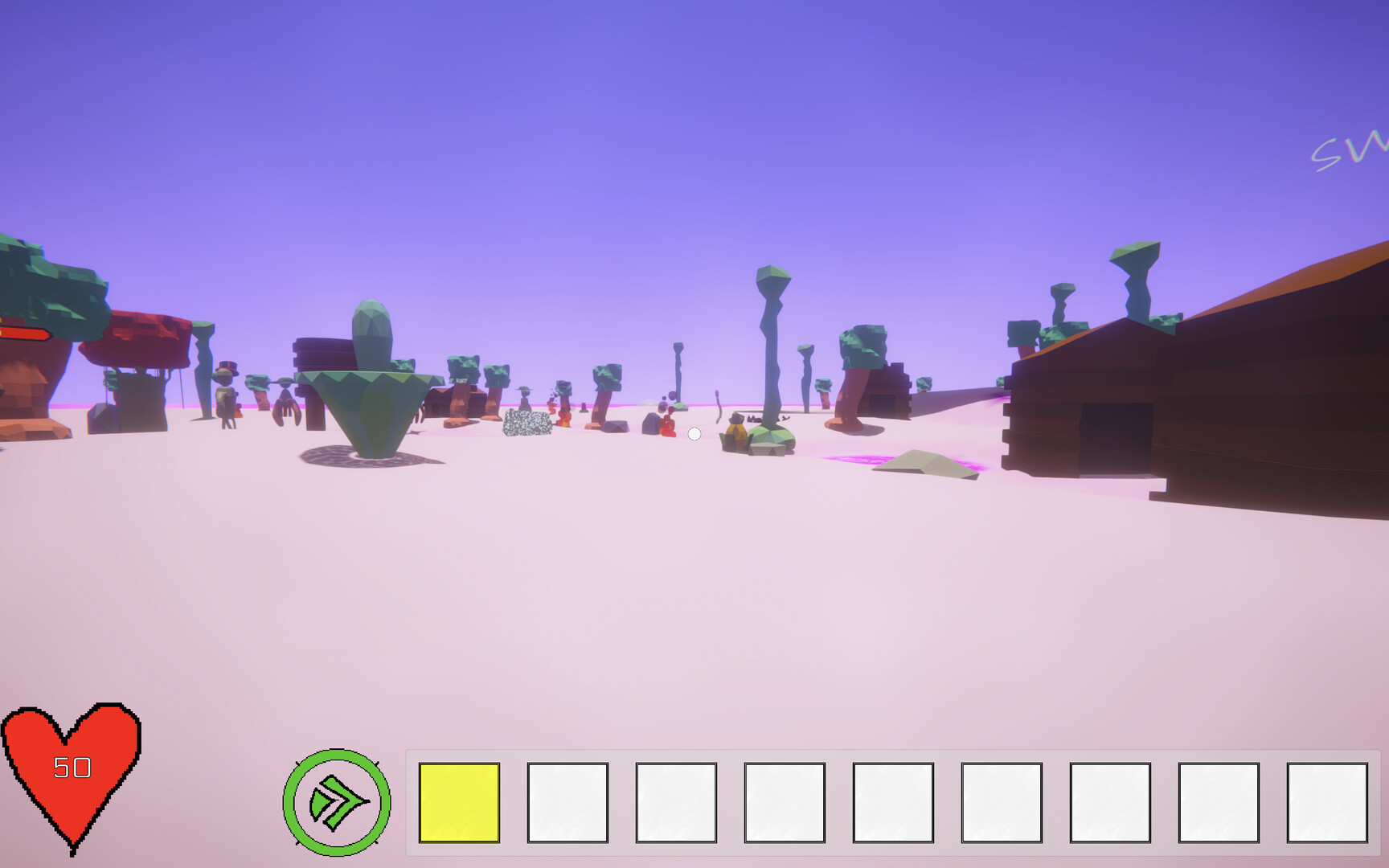Select the yellow barrel near the green bush
Image resolution: width=1389 pixels, height=868 pixels.
tap(737, 432)
